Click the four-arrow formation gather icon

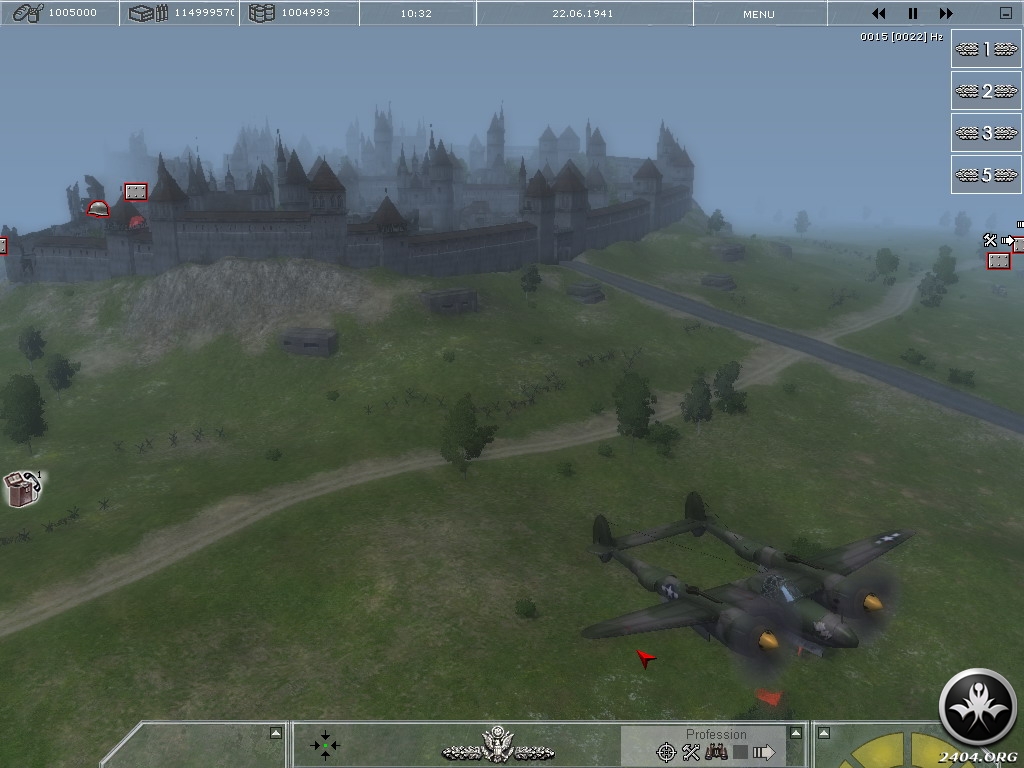click(x=325, y=745)
